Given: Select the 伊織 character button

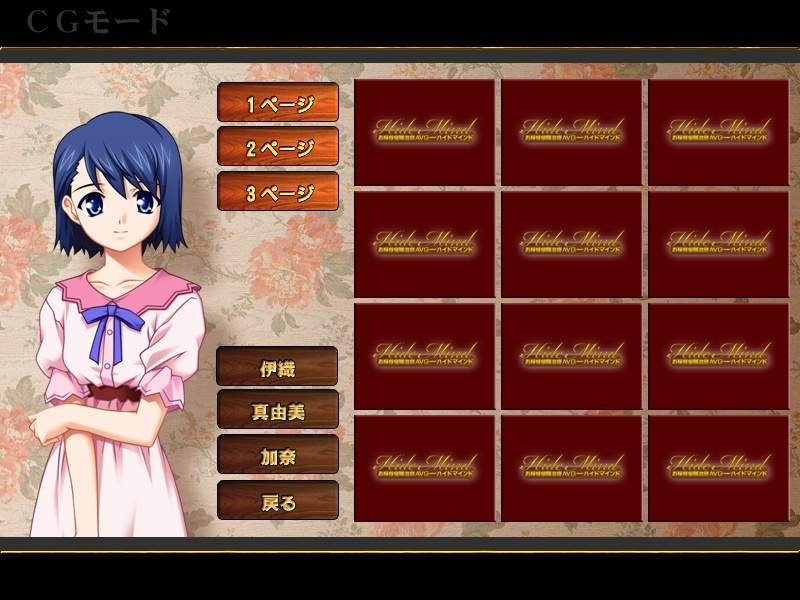Looking at the screenshot, I should tap(278, 366).
